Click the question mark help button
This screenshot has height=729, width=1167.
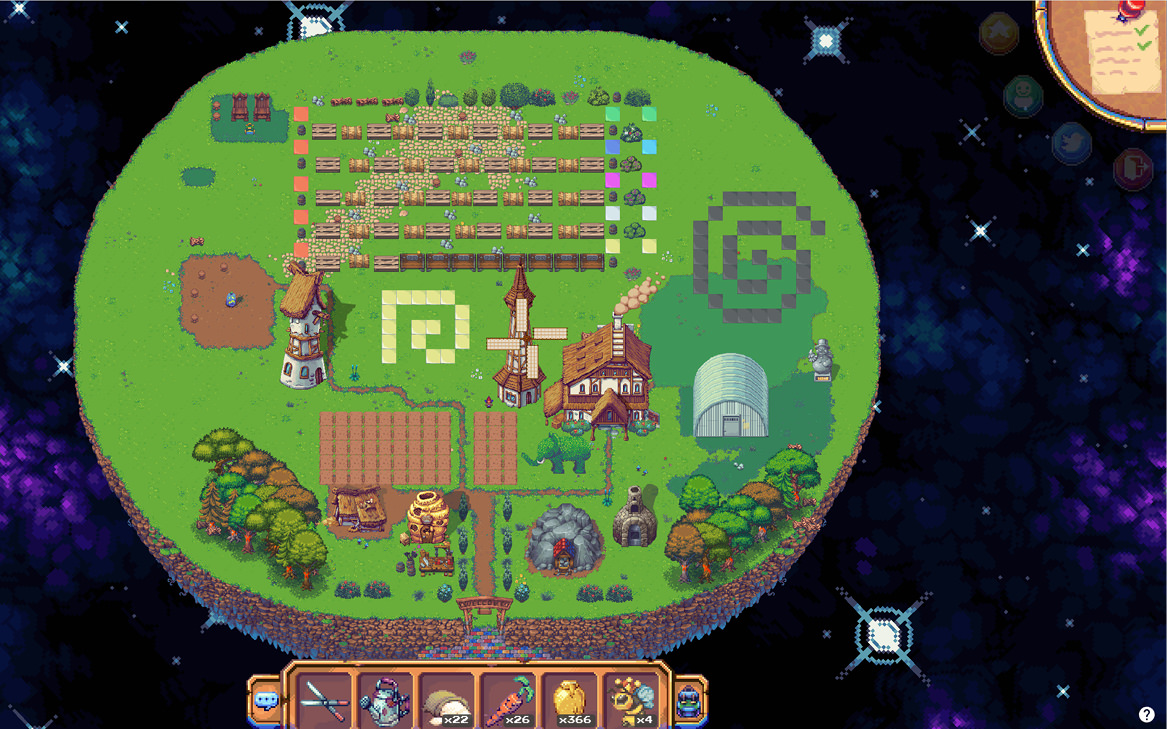pyautogui.click(x=1146, y=714)
